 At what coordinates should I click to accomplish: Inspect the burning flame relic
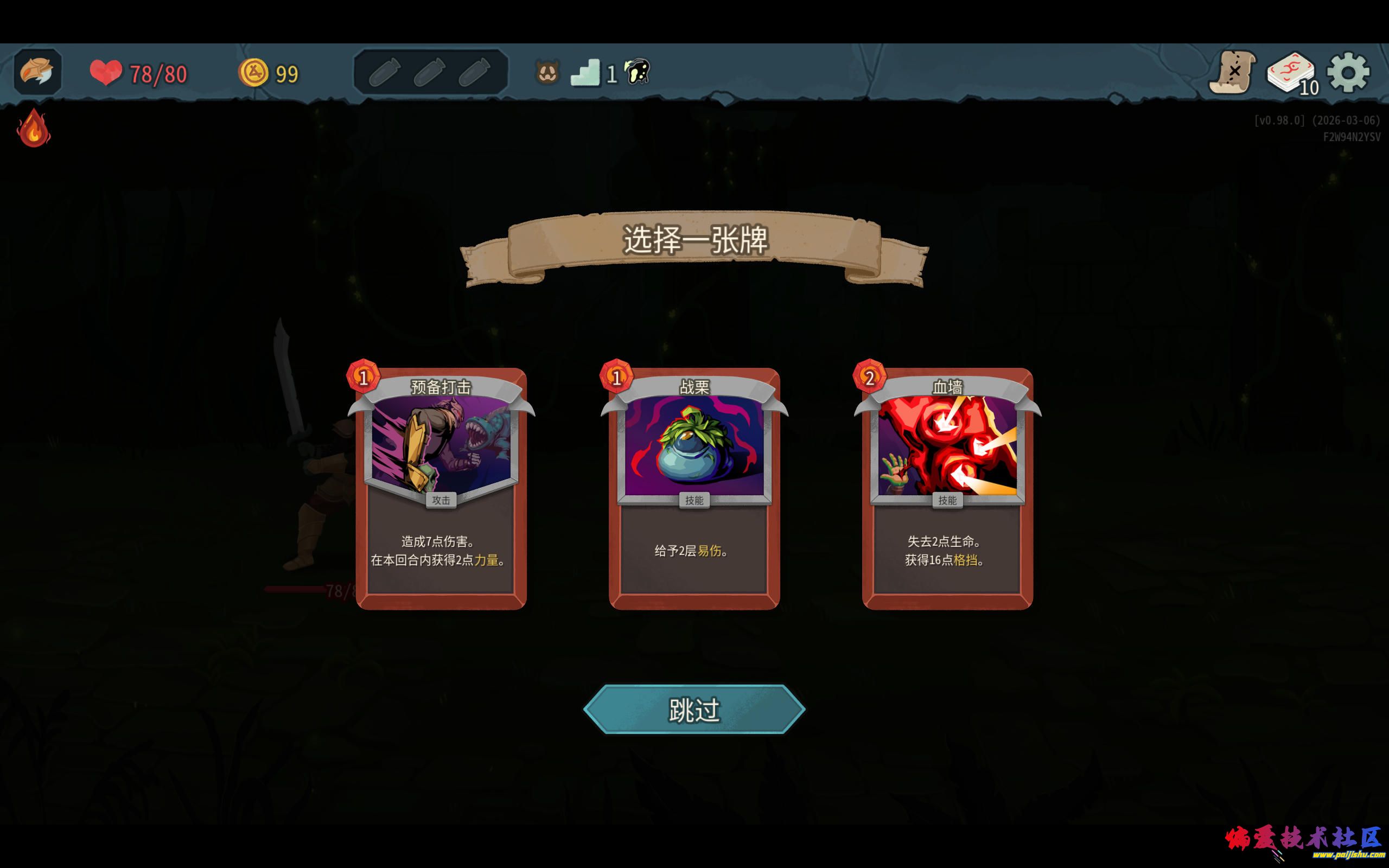click(x=33, y=128)
